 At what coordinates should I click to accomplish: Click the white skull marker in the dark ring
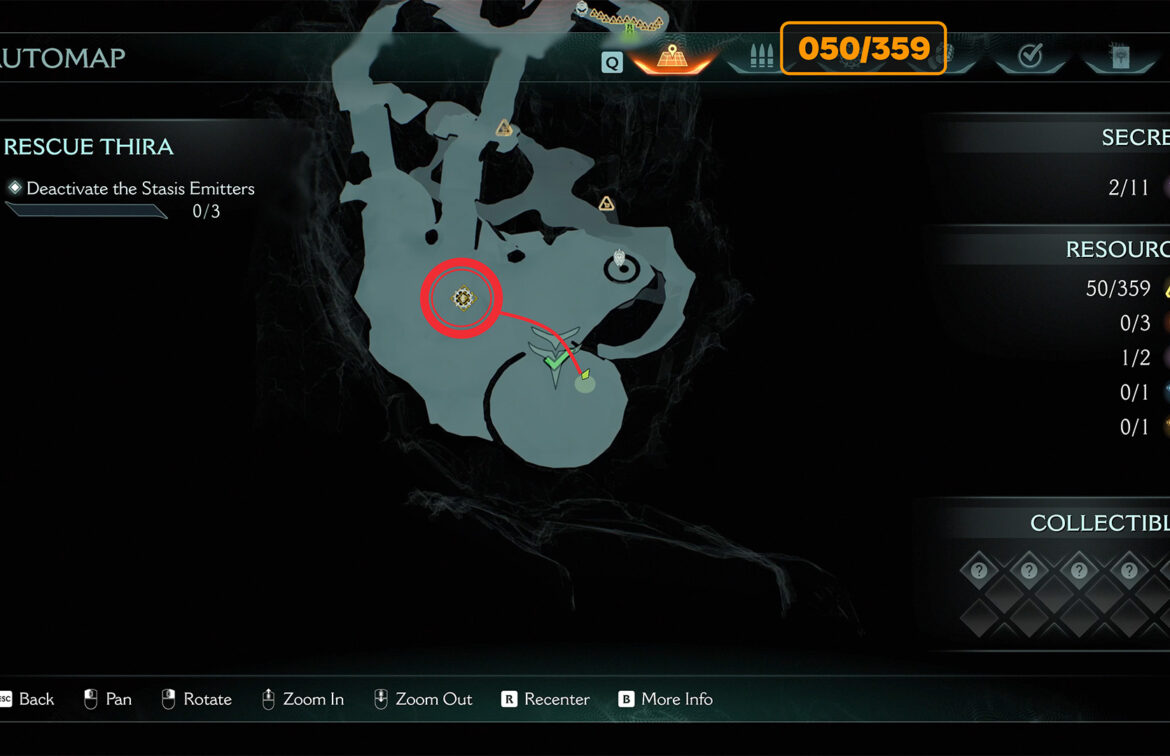pos(619,261)
